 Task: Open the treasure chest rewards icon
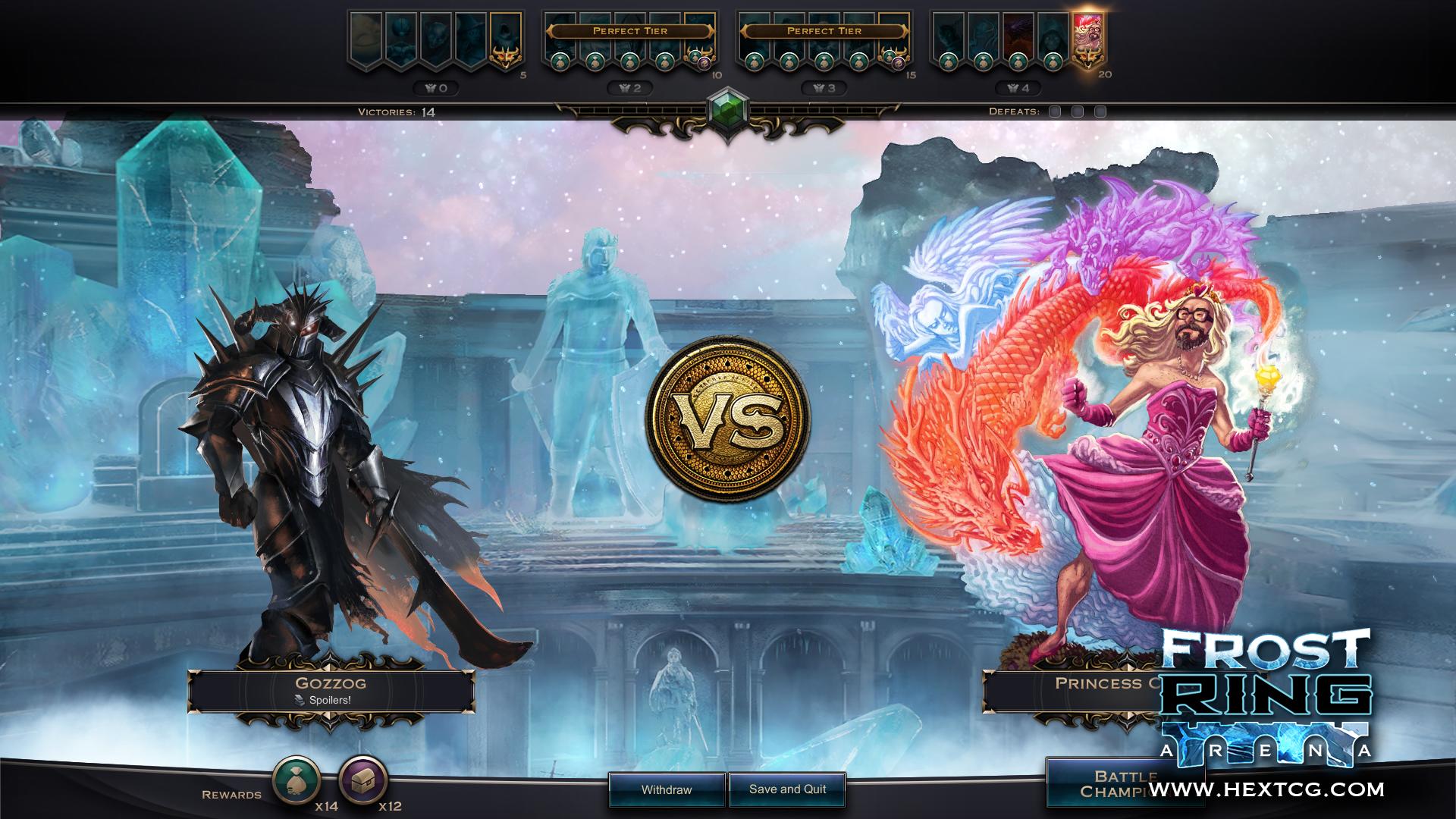[x=363, y=779]
